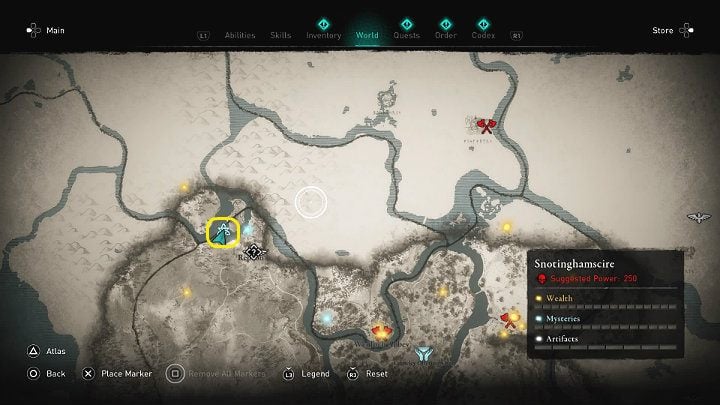
Task: Open the Atlas view
Action: 50,351
